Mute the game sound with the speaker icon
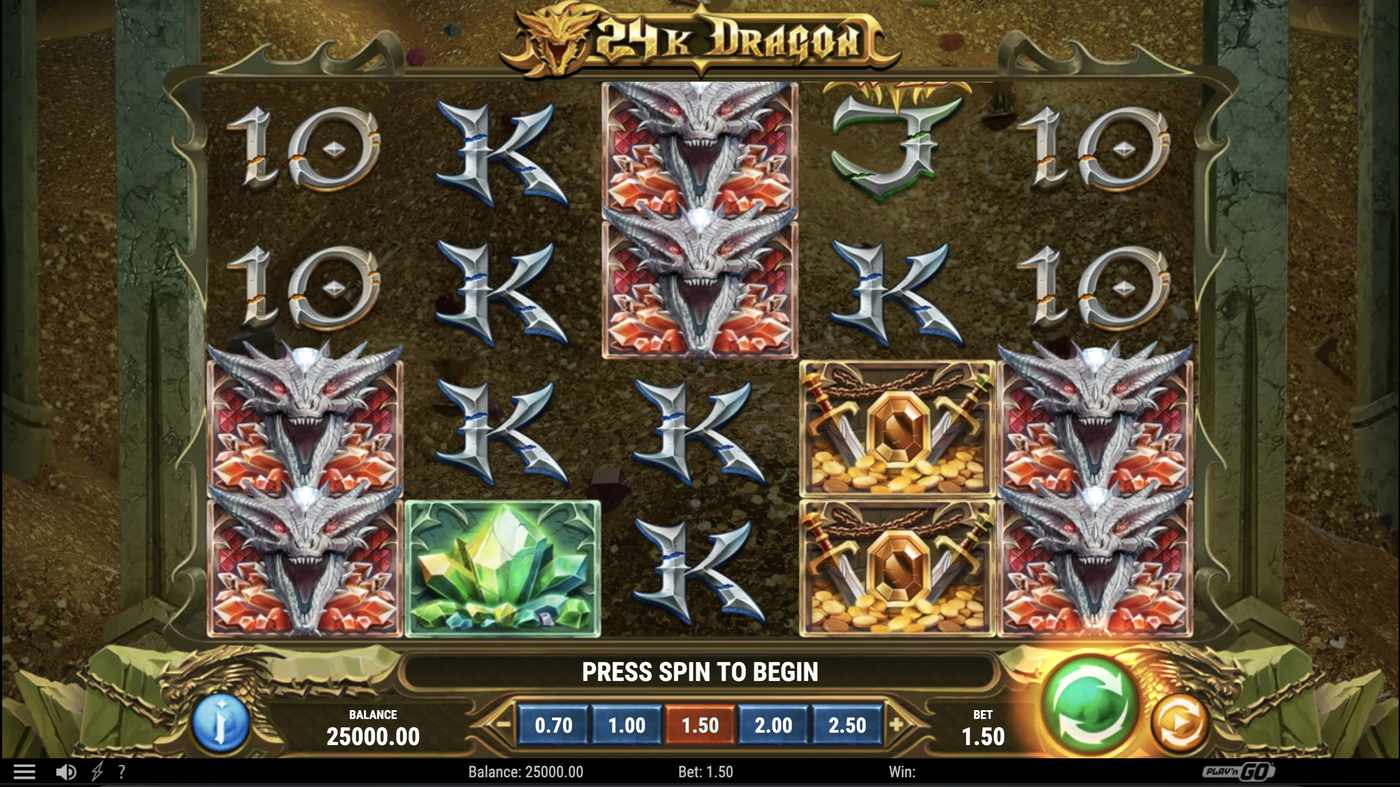Screen dimensions: 1400x787 tap(64, 769)
